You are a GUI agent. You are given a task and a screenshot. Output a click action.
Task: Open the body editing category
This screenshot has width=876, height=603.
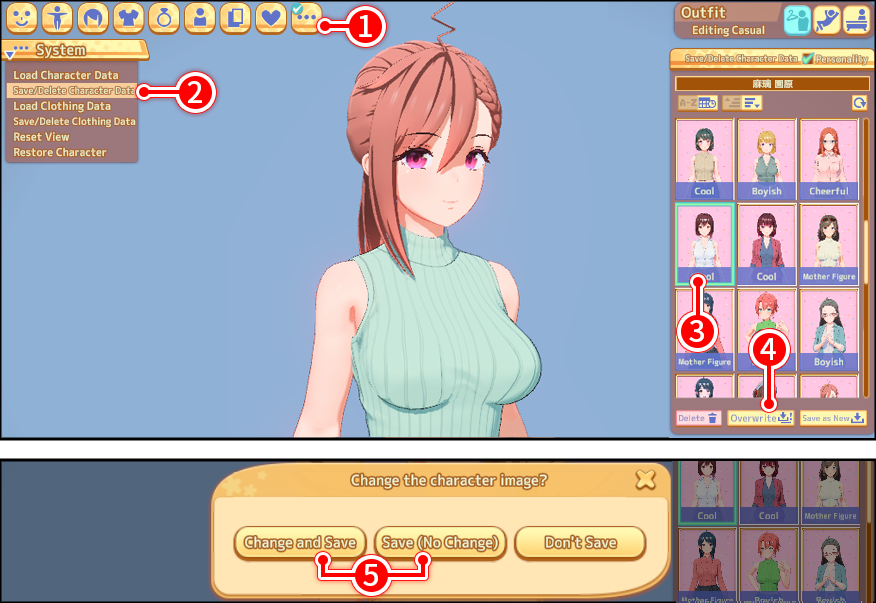click(x=59, y=18)
